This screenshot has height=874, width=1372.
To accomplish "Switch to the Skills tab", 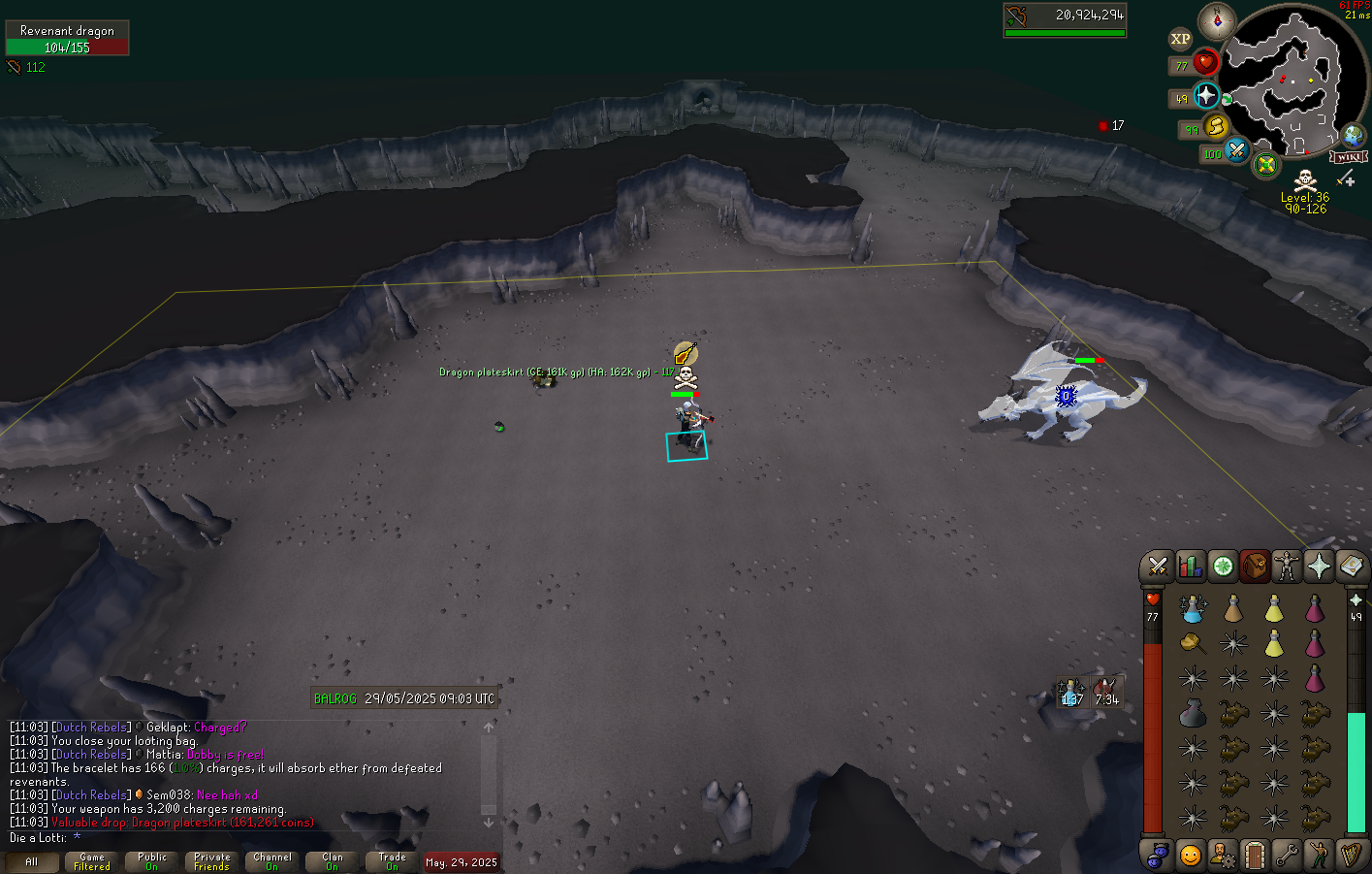I will point(1190,566).
